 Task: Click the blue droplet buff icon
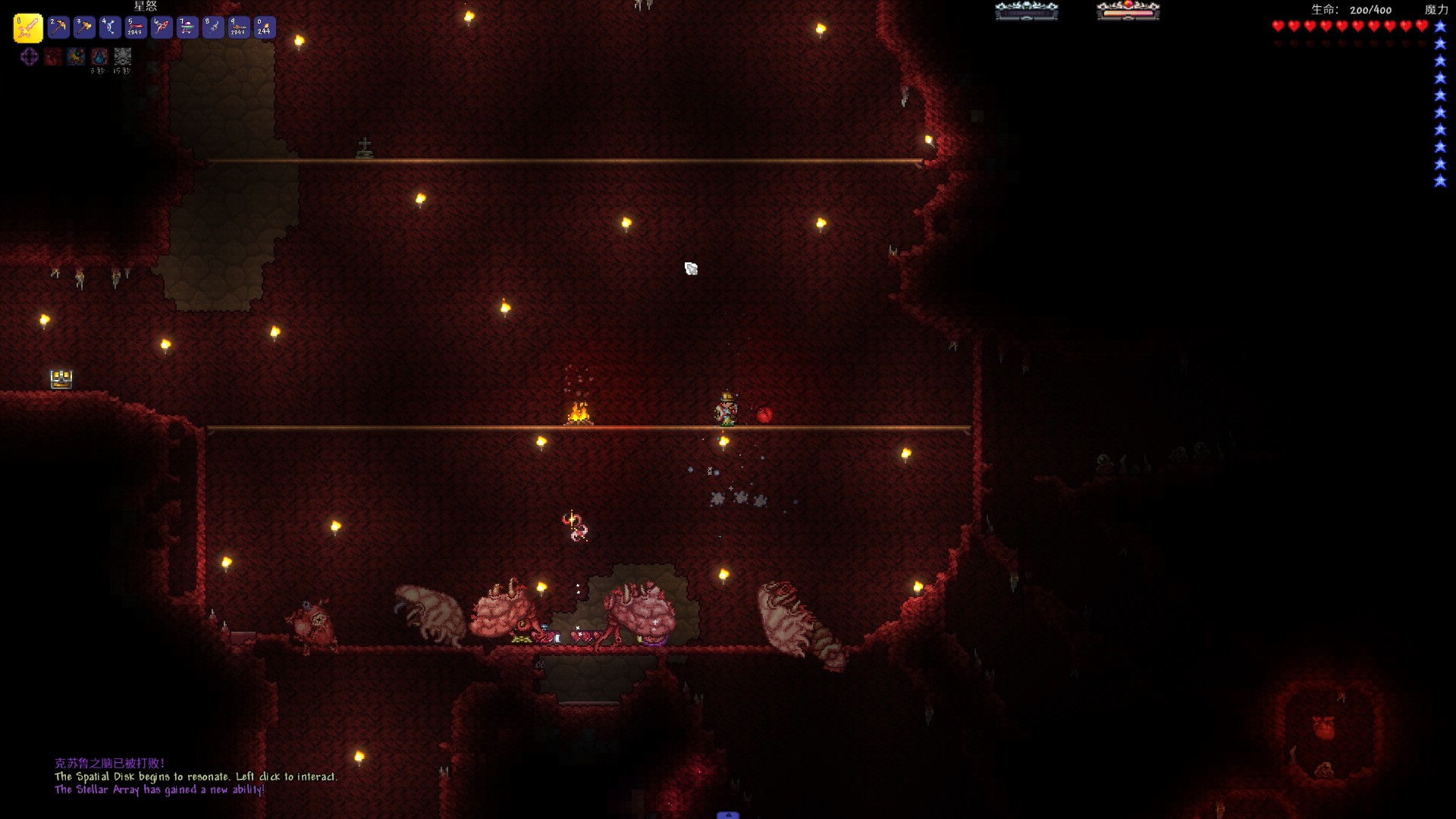point(99,57)
